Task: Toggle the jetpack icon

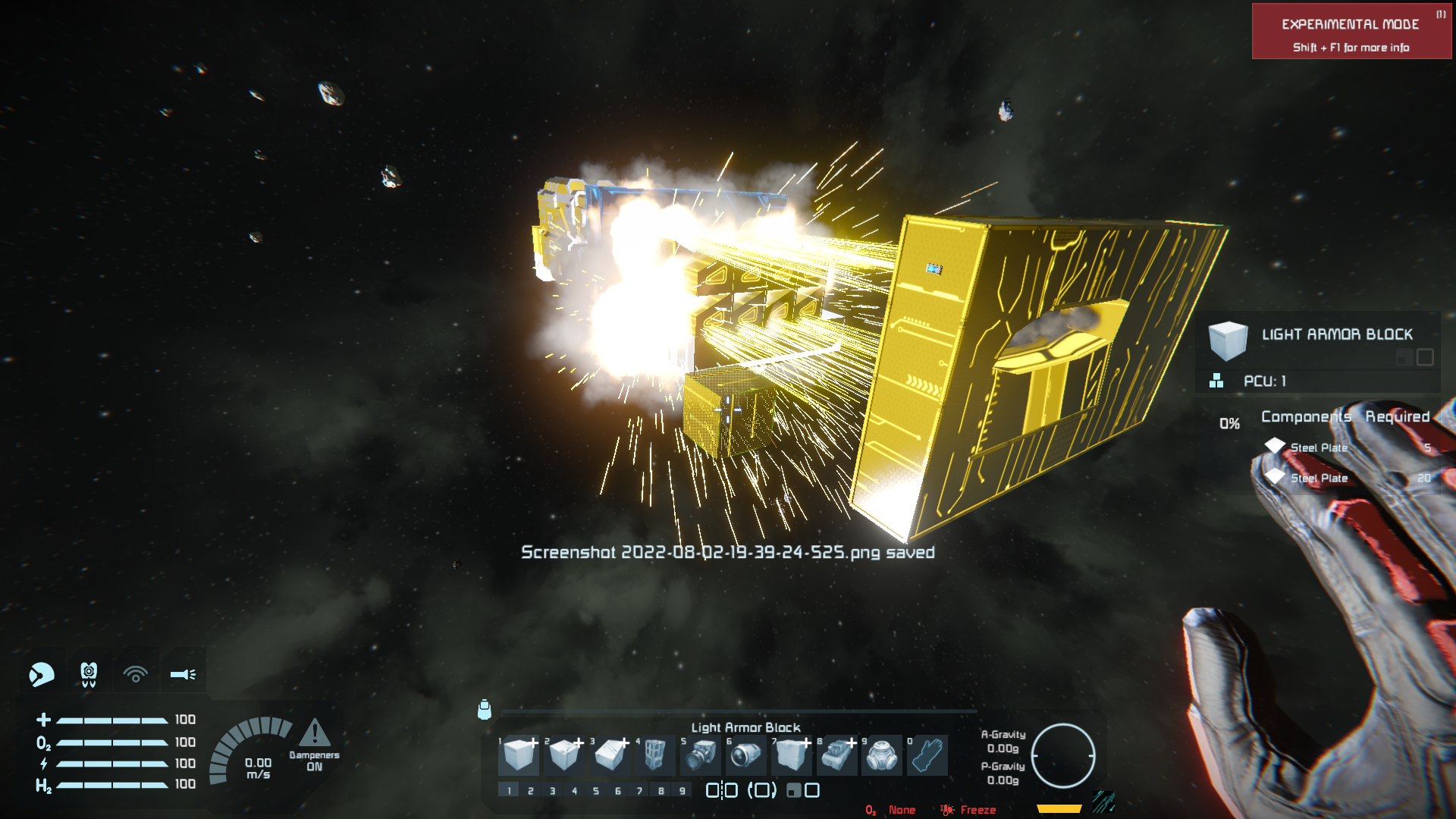Action: pos(89,673)
